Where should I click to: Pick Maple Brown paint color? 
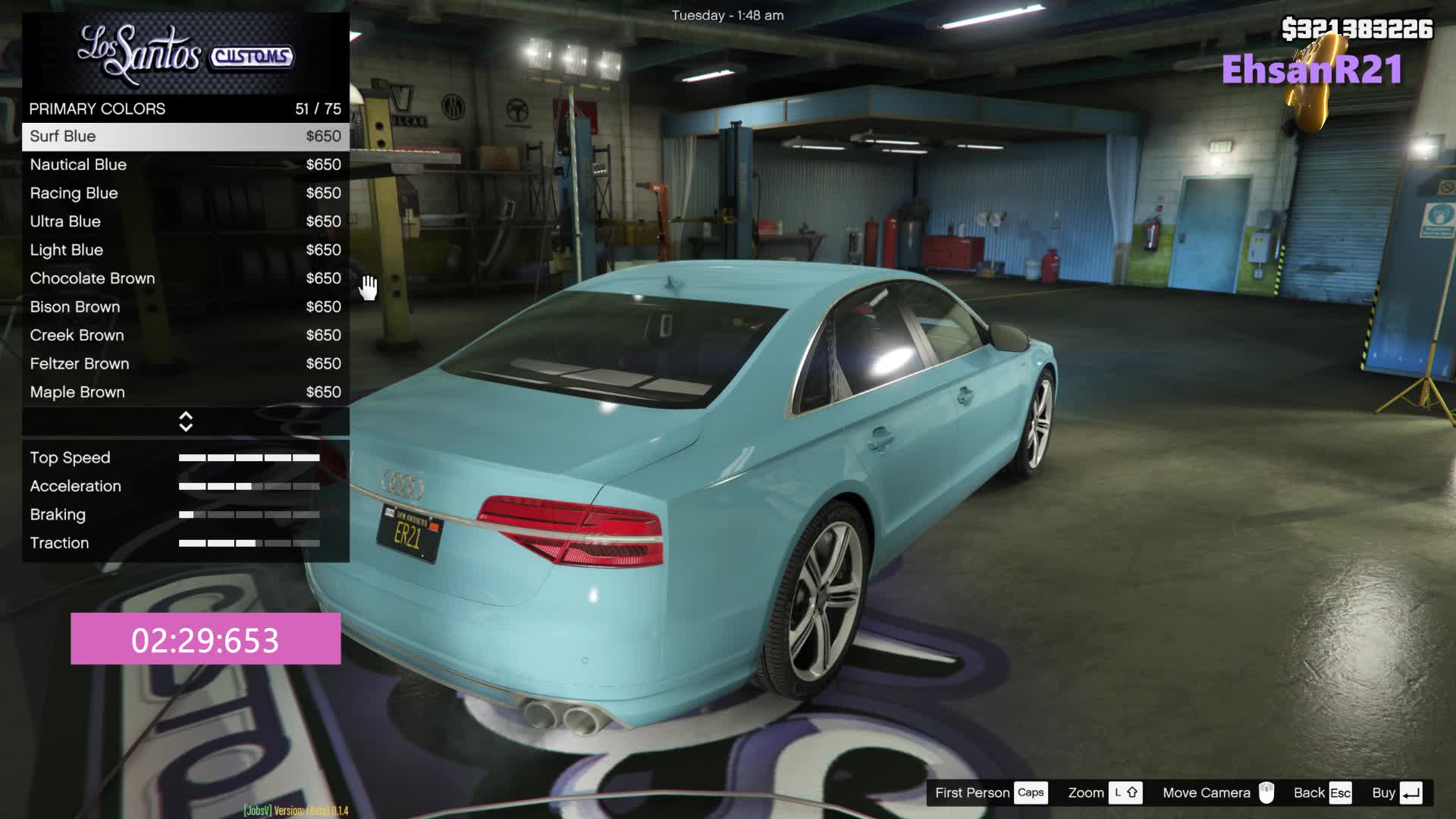click(185, 392)
